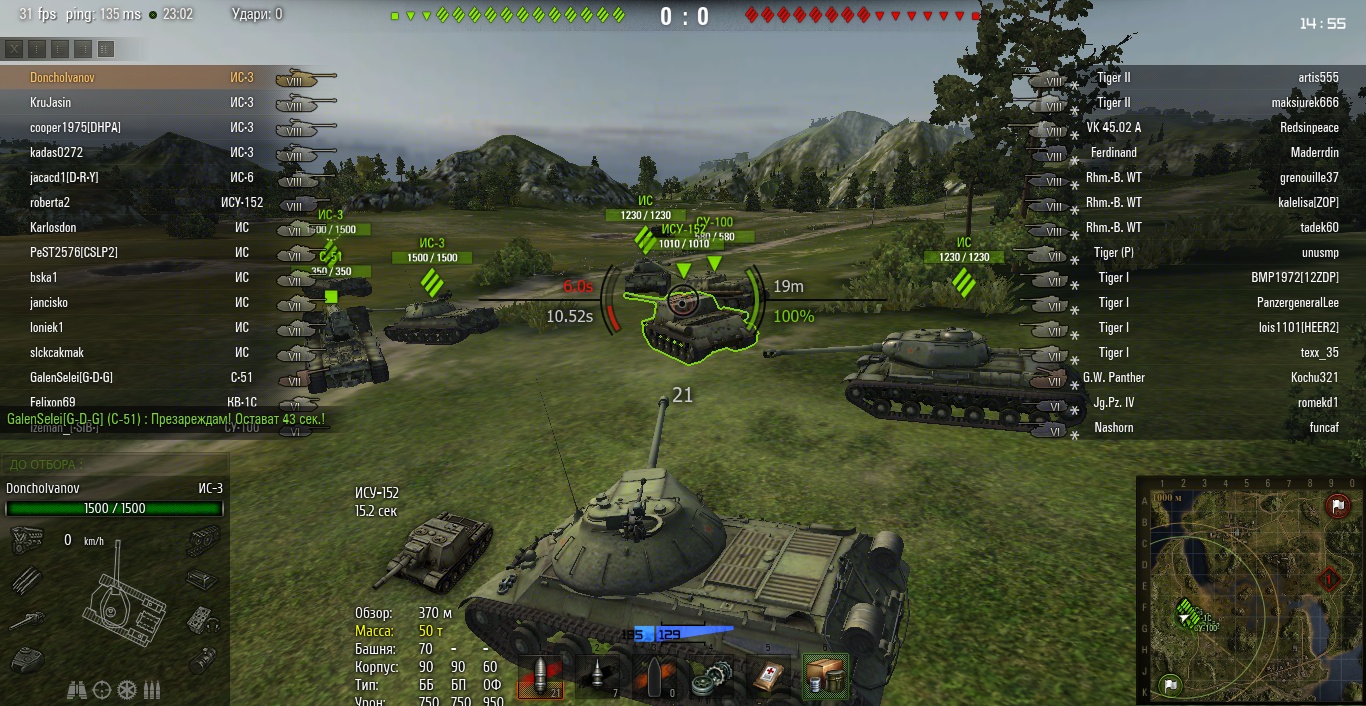Click the binoculars icon below the tank diagram

pyautogui.click(x=76, y=690)
